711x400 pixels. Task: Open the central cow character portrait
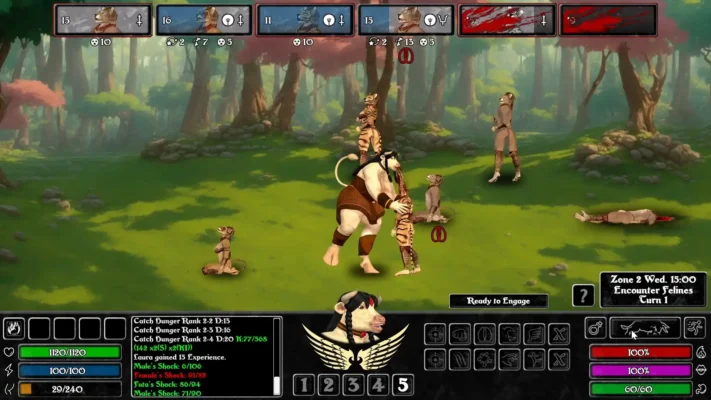354,320
